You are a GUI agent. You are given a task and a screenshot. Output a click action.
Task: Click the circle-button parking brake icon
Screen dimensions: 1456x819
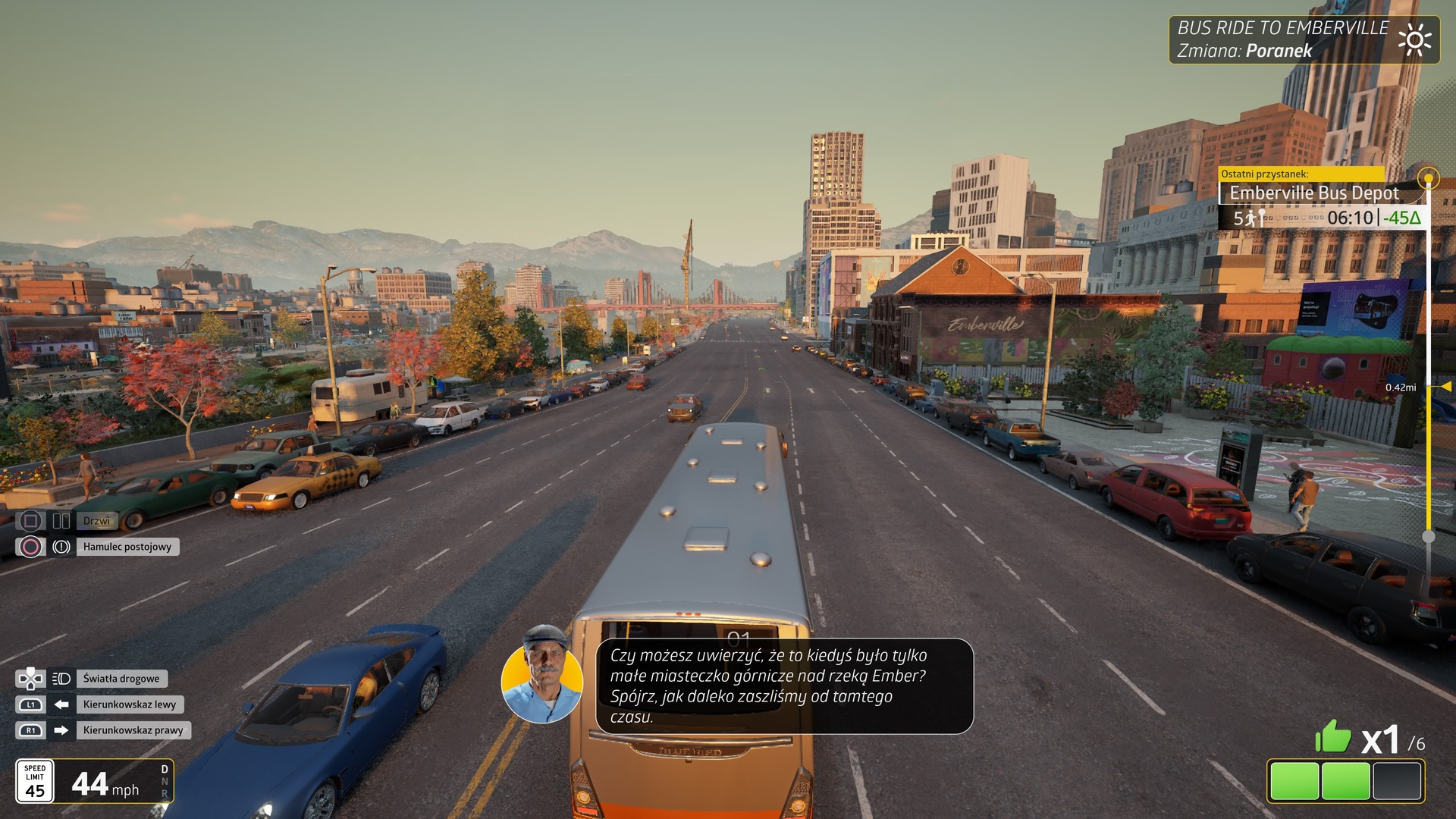pos(30,547)
